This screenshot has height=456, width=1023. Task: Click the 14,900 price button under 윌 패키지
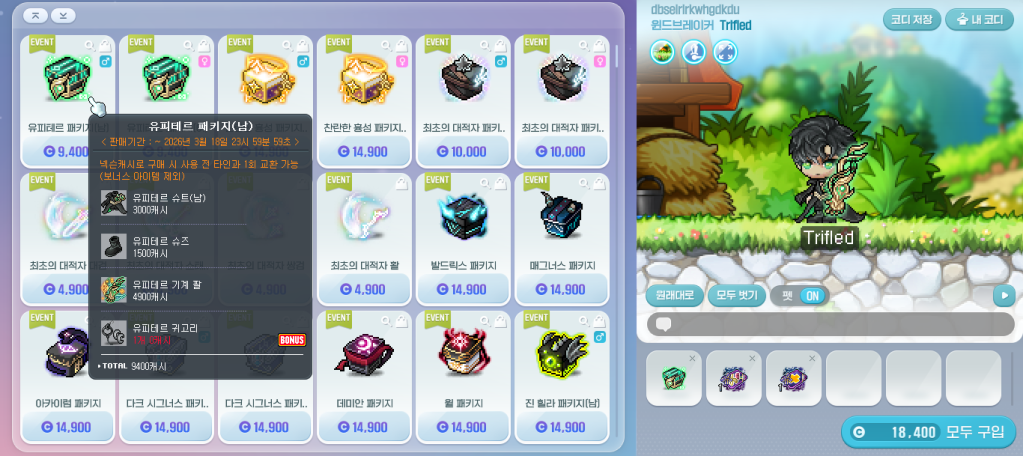tap(463, 427)
